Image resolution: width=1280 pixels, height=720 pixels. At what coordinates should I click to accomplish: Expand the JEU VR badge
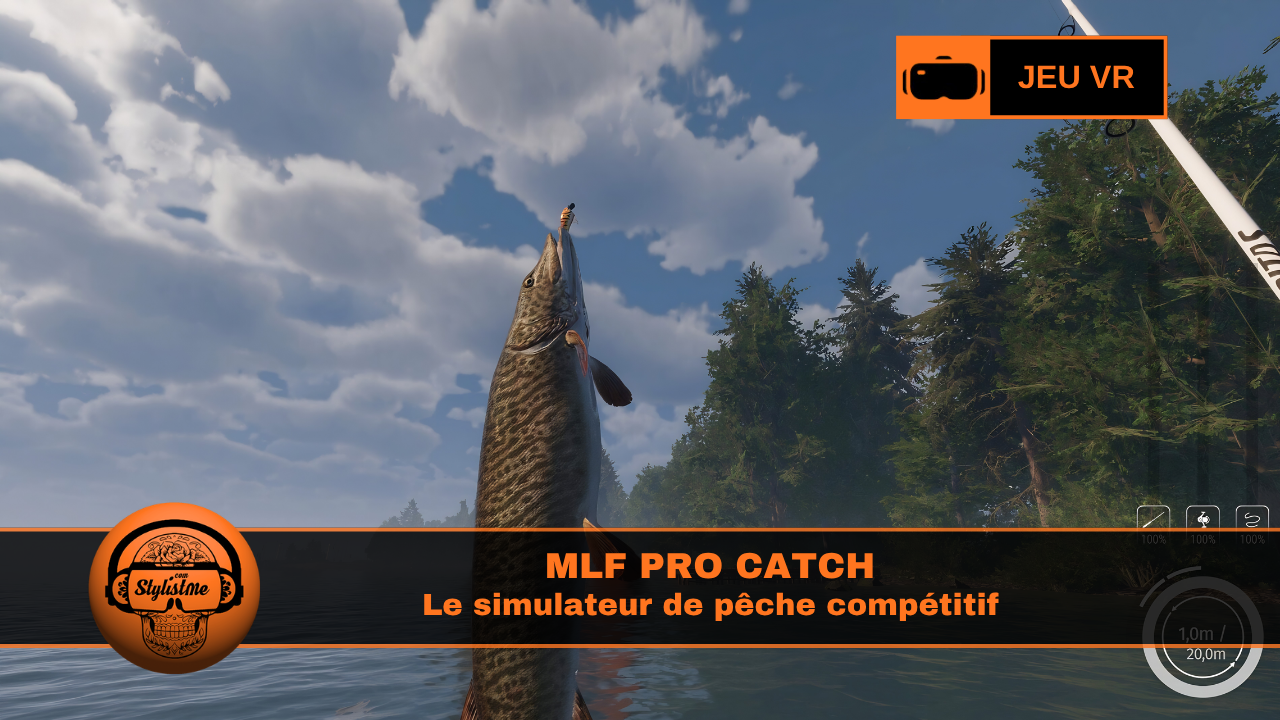click(1031, 77)
